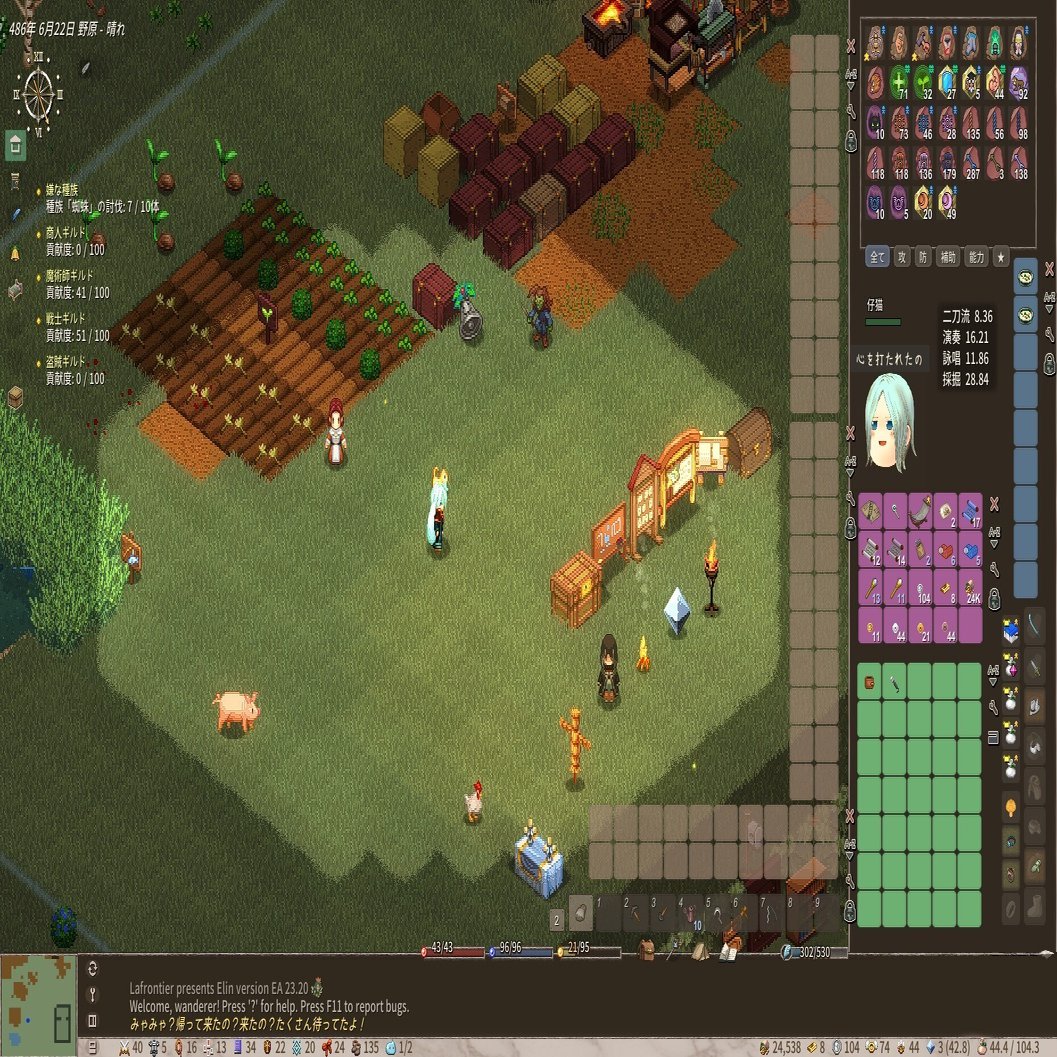
Task: Select the 戦士ギルド quest tracker entry
Action: (67, 318)
